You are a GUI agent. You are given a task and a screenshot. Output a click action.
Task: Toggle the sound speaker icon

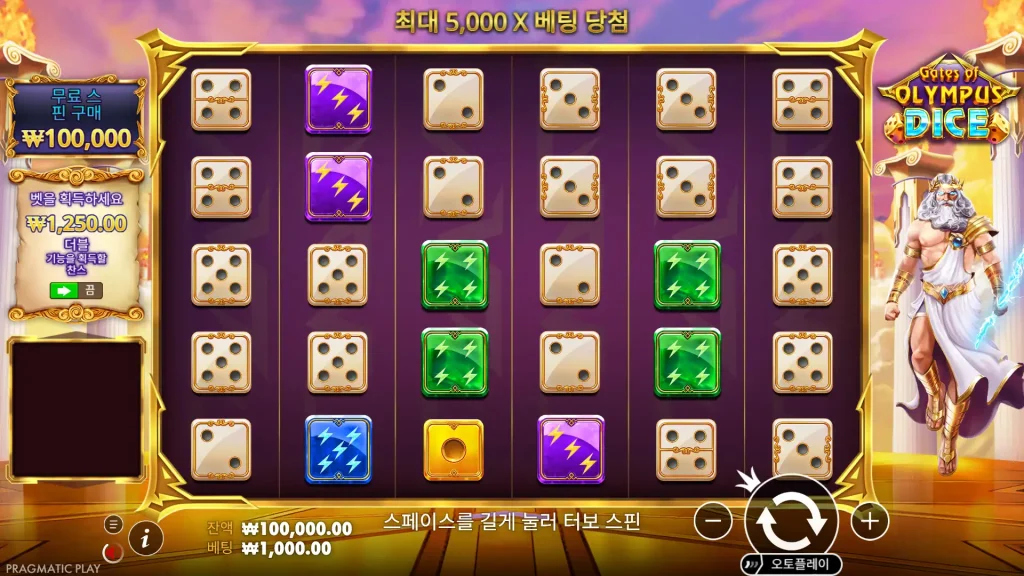pos(113,552)
